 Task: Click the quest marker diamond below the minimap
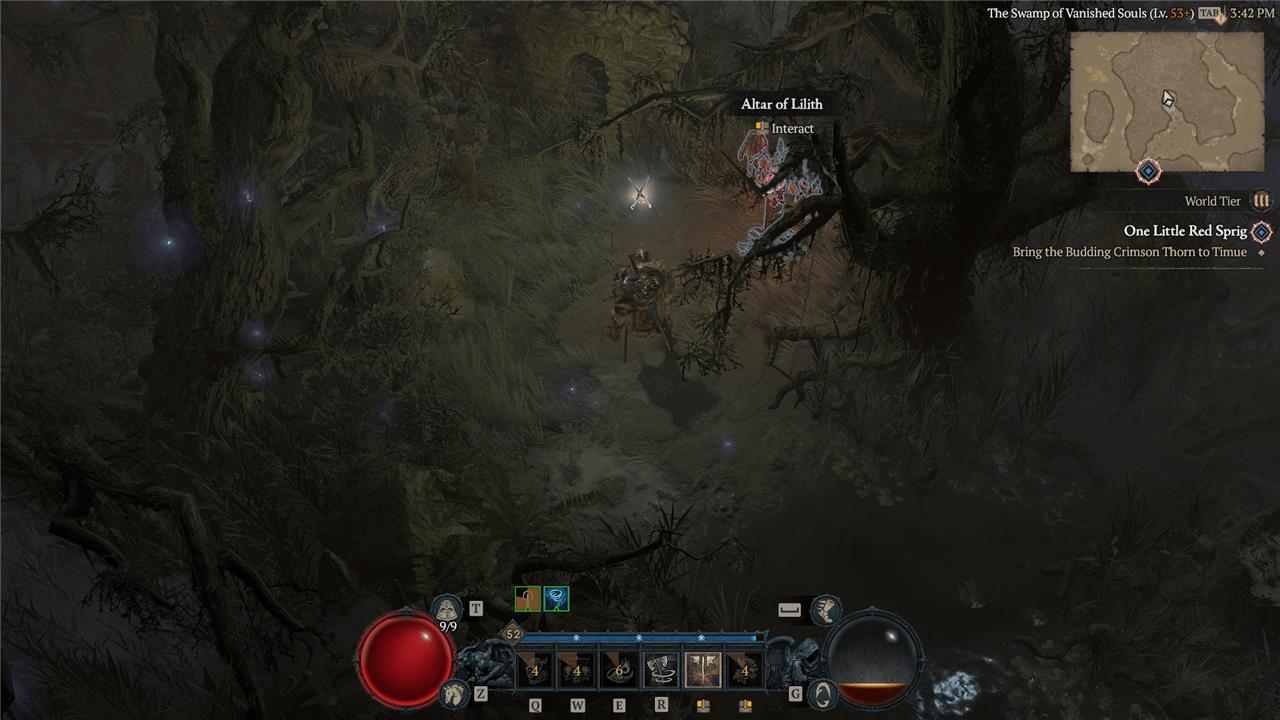tap(1149, 172)
